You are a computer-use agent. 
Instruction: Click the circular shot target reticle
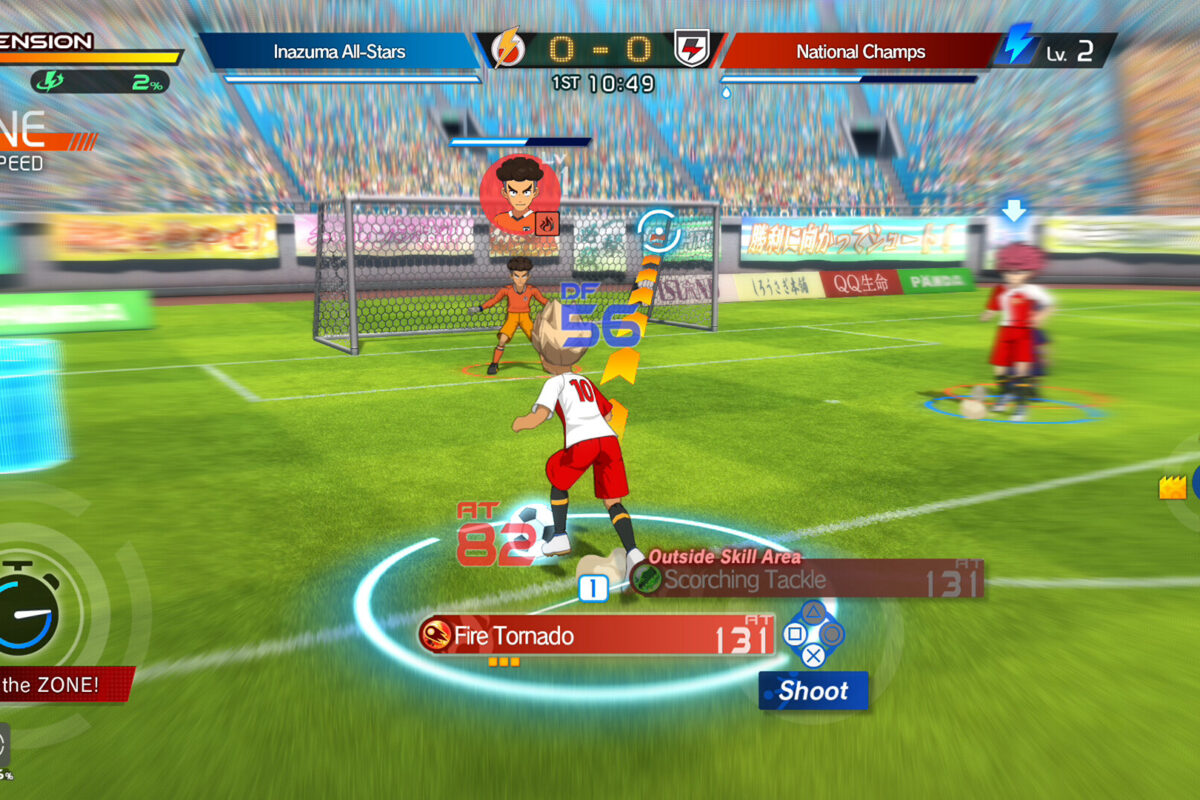658,230
